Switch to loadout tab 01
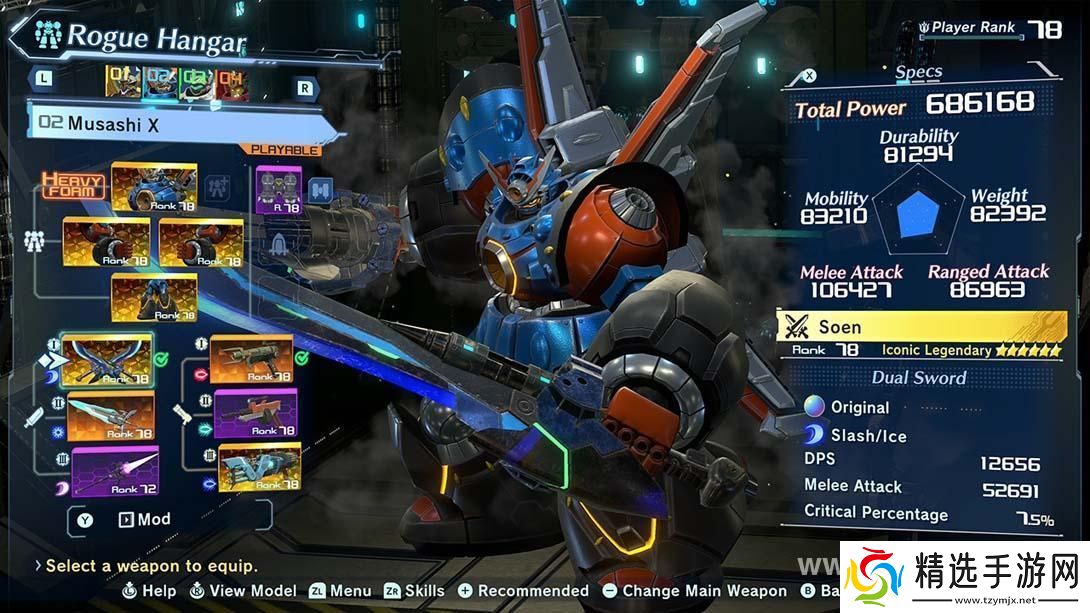Image resolution: width=1090 pixels, height=613 pixels. pos(119,82)
